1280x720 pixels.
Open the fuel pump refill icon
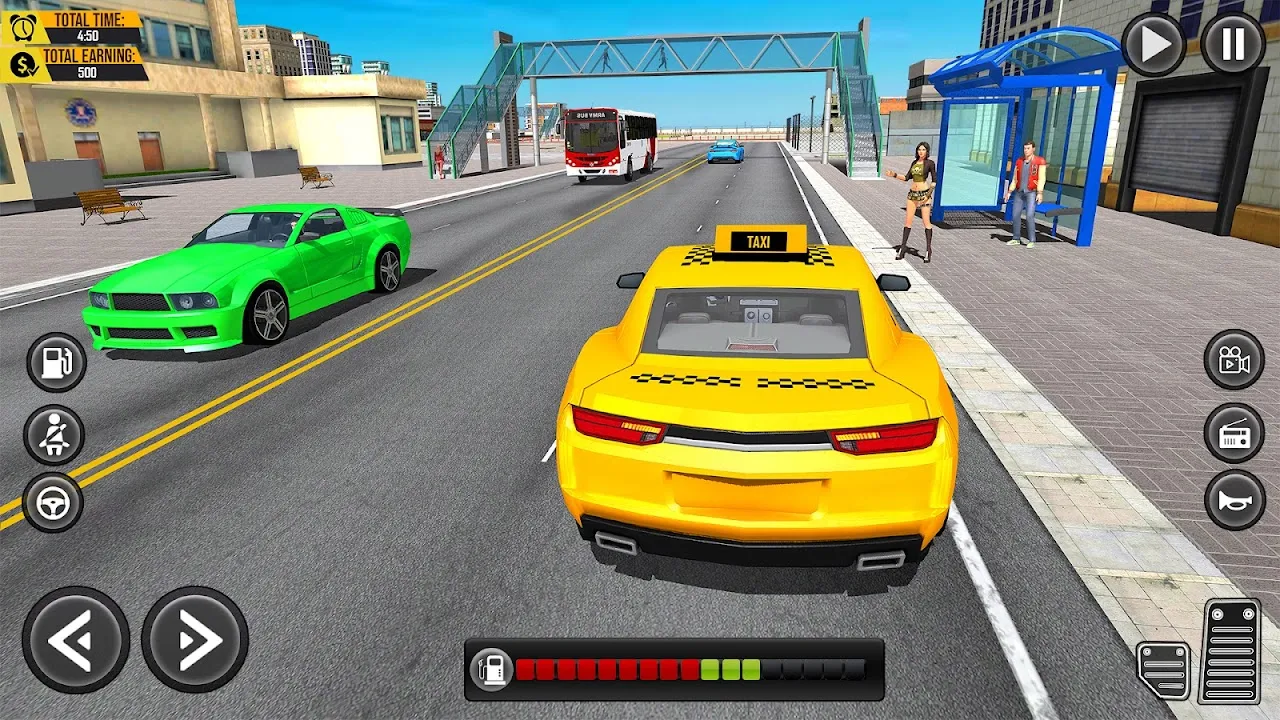55,362
